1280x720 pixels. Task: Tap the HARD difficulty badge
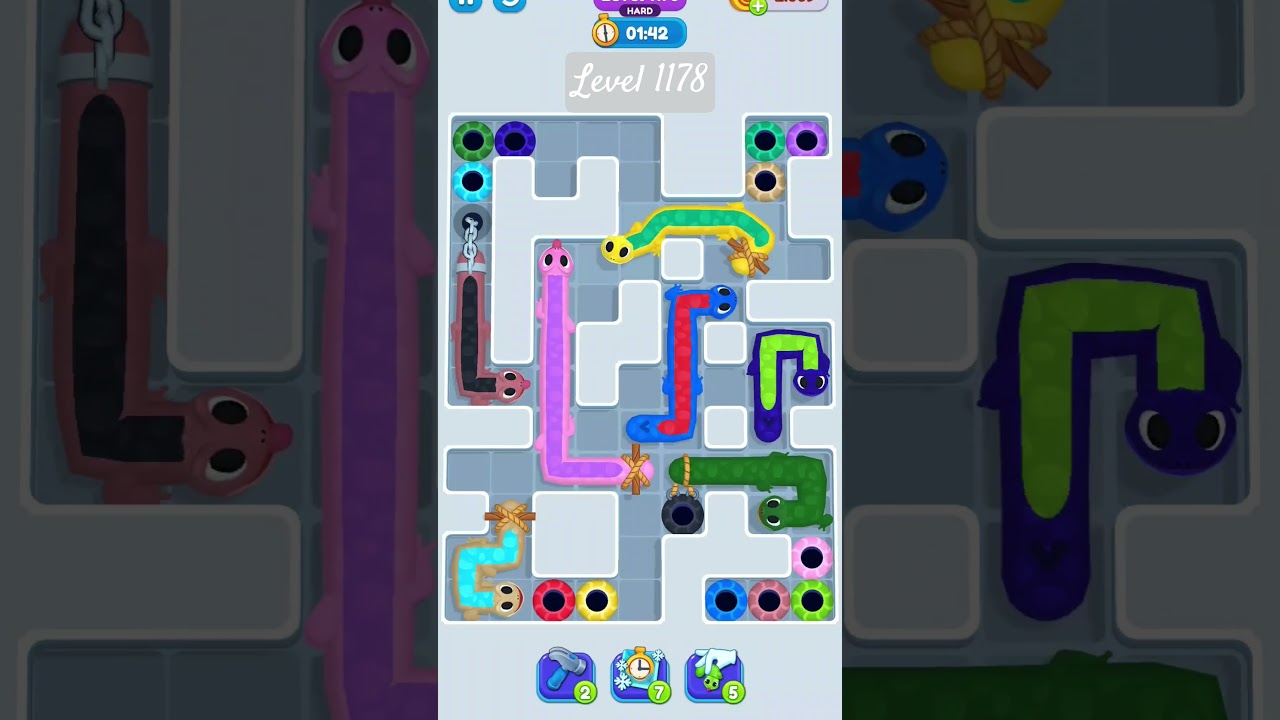tap(640, 12)
